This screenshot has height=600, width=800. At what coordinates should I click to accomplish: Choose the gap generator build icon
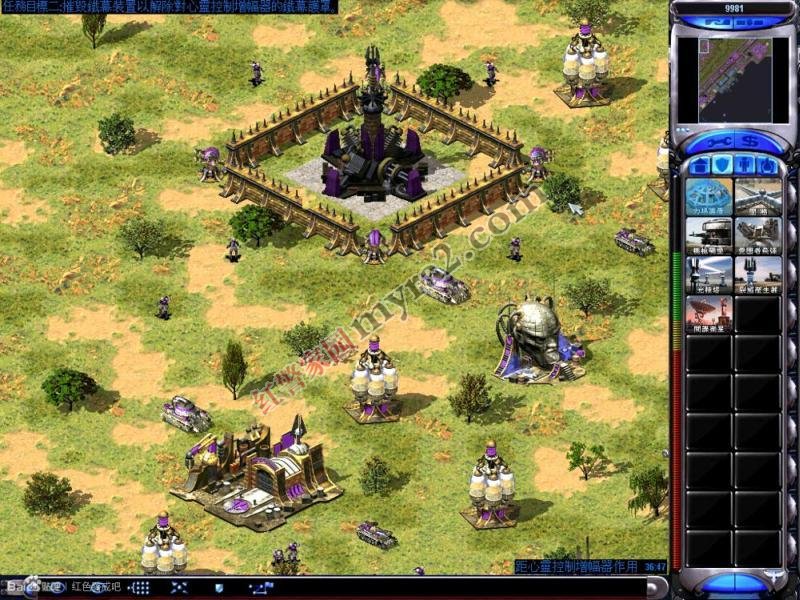(x=757, y=275)
